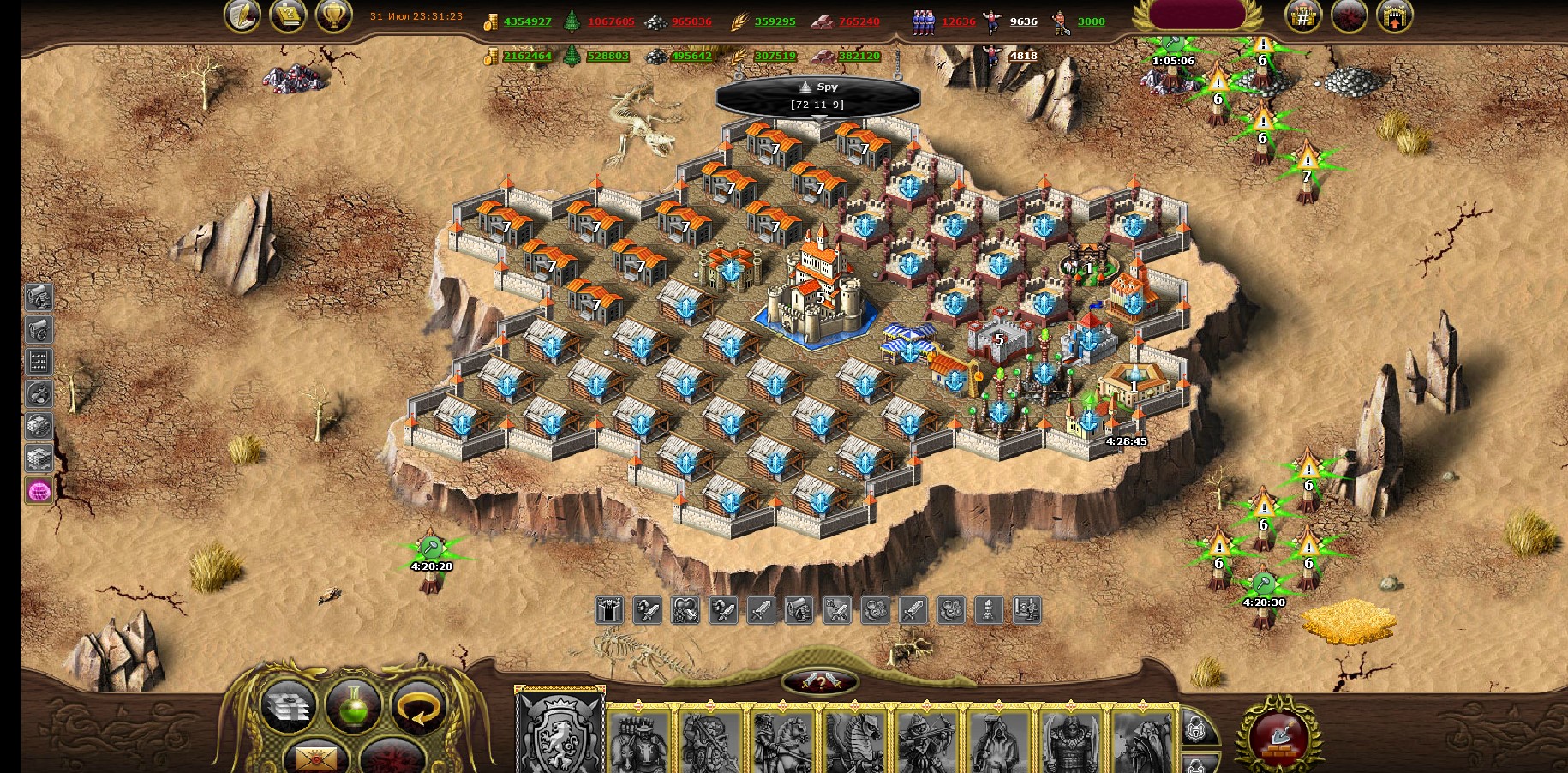Click the golden circular arrow button

[x=418, y=706]
